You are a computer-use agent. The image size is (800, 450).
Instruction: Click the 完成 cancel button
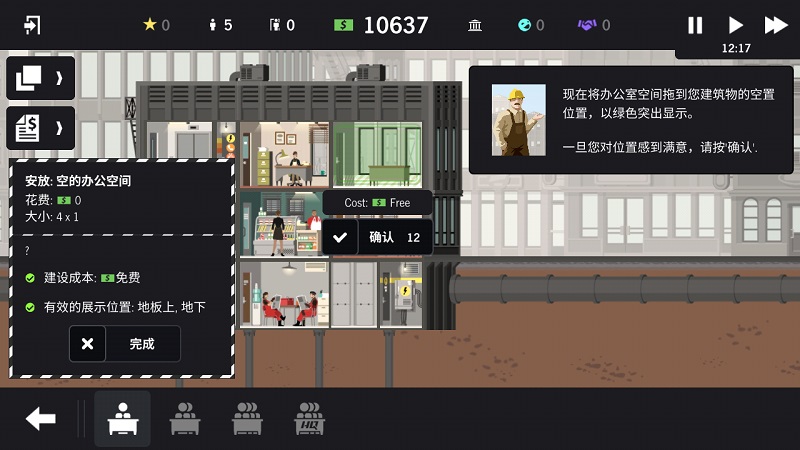[125, 344]
